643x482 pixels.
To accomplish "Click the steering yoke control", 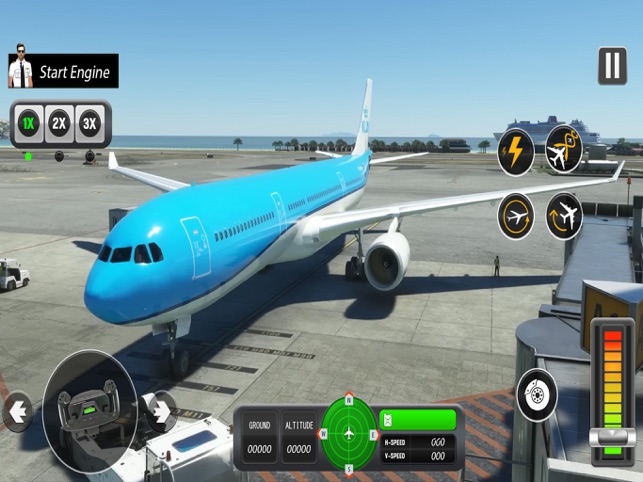I will click(x=89, y=409).
